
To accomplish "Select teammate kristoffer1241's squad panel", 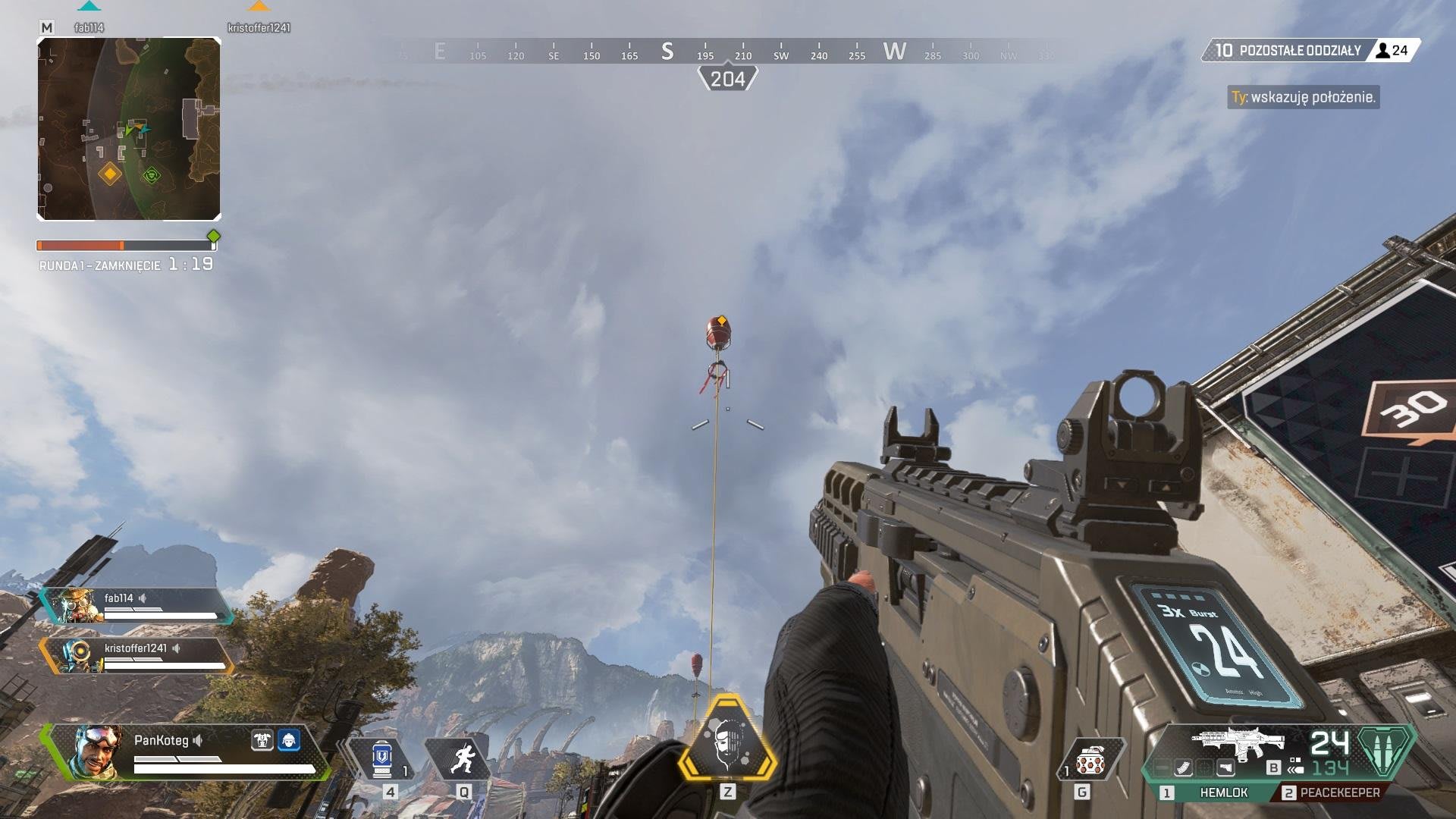I will (x=136, y=656).
